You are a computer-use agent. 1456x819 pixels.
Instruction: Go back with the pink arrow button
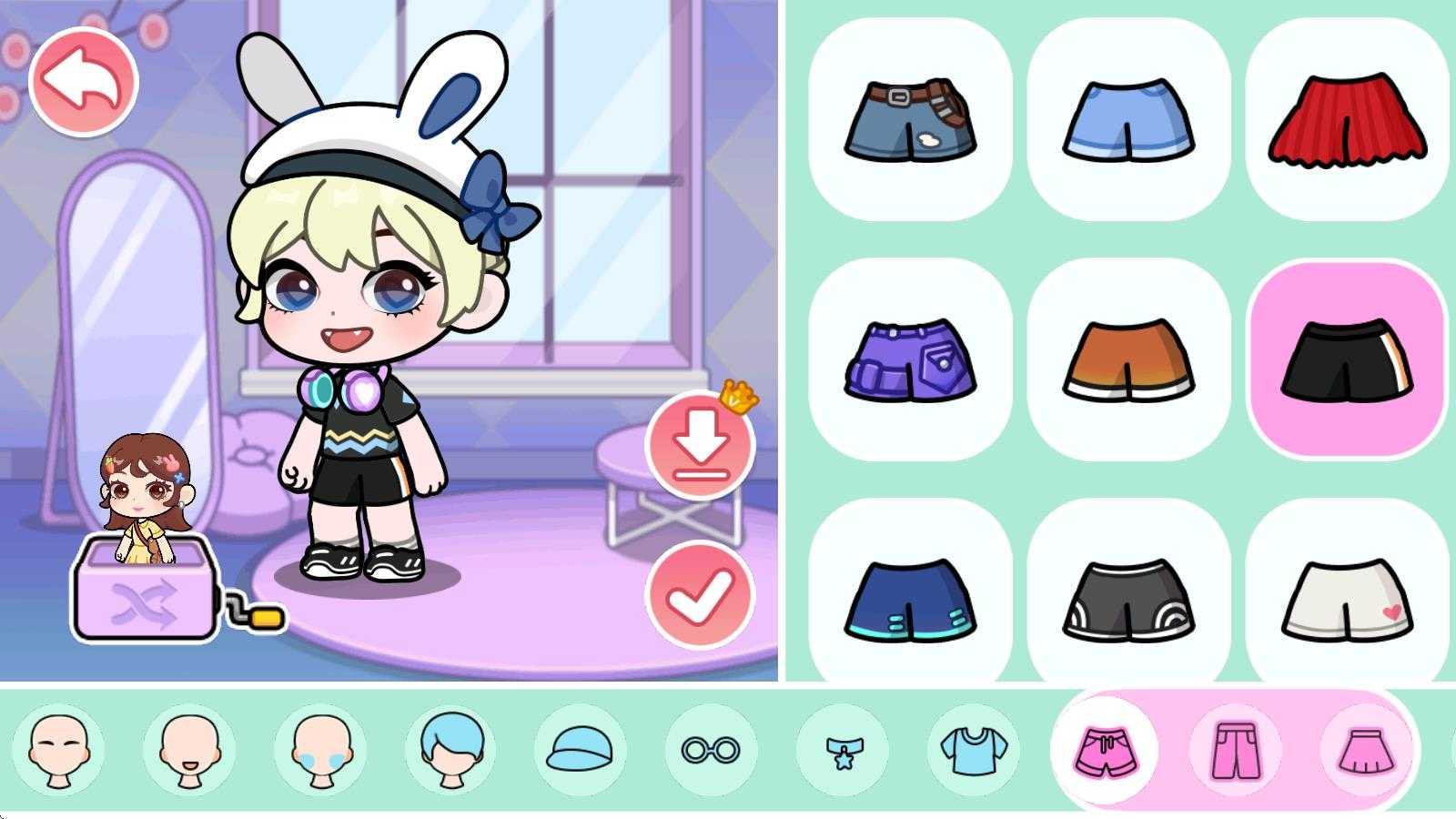tap(83, 81)
